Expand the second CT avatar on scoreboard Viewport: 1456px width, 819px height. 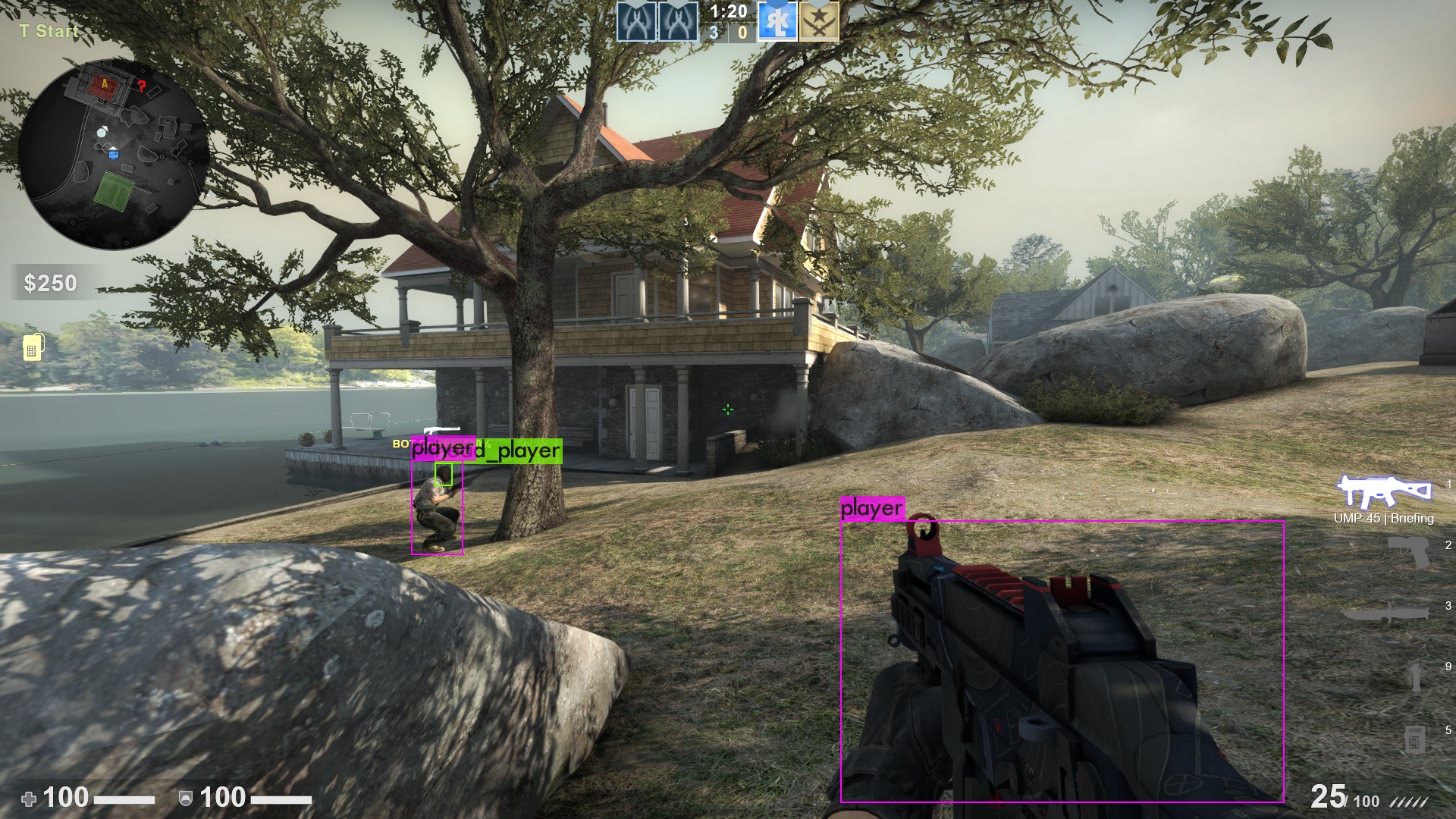[x=679, y=20]
